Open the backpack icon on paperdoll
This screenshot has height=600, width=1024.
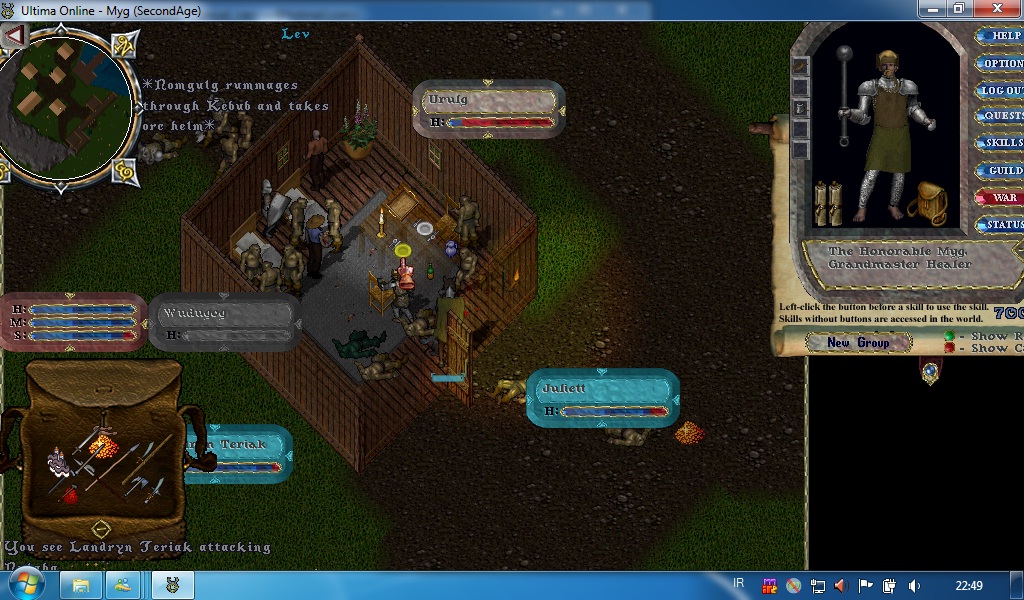pyautogui.click(x=928, y=203)
